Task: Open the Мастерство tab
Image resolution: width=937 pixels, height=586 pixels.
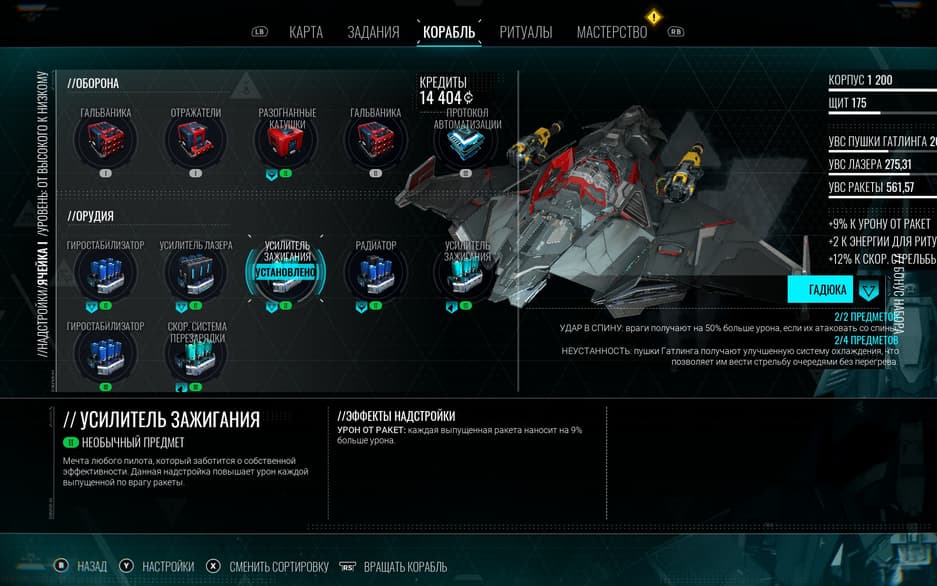Action: (x=612, y=32)
